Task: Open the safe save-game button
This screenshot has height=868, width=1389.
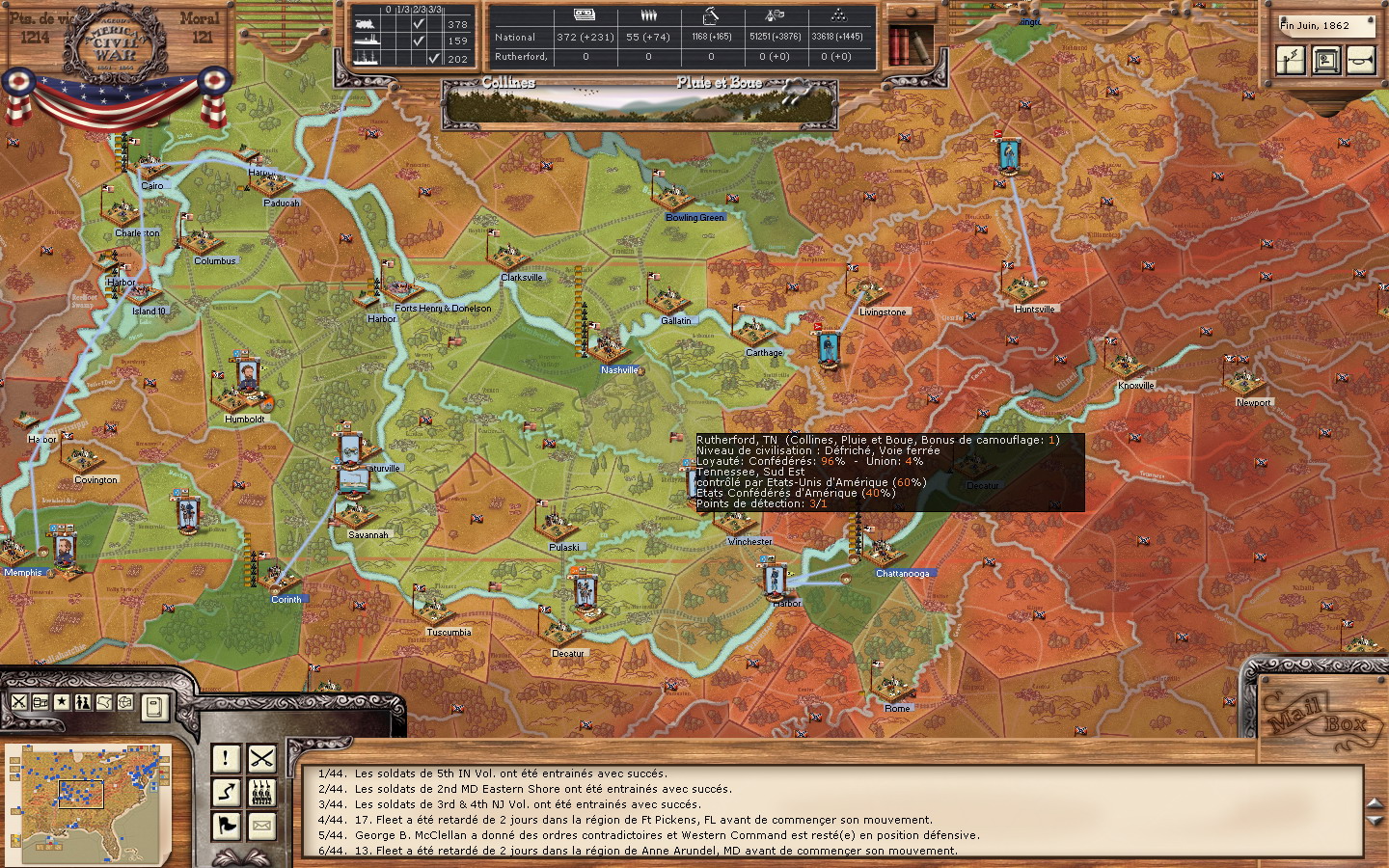Action: pos(1325,61)
